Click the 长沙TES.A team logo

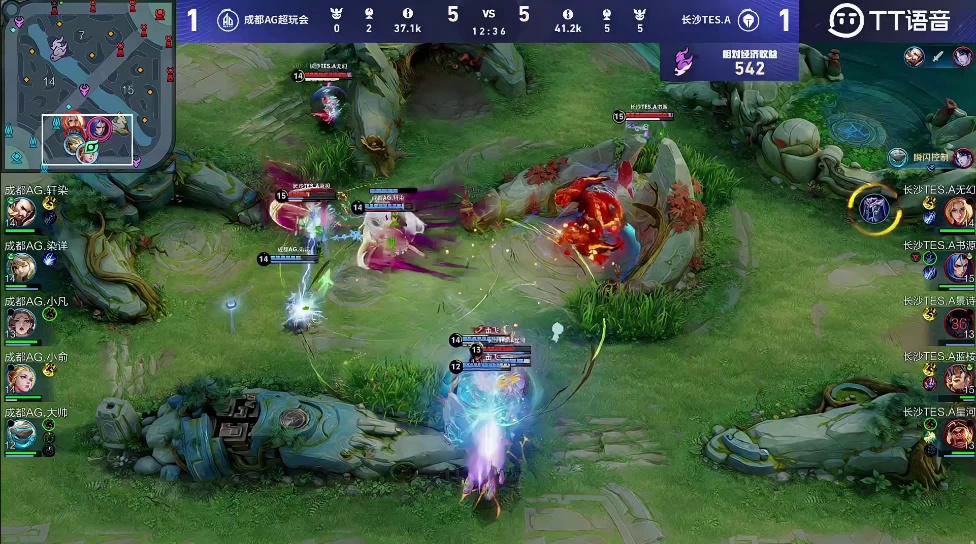(x=750, y=20)
